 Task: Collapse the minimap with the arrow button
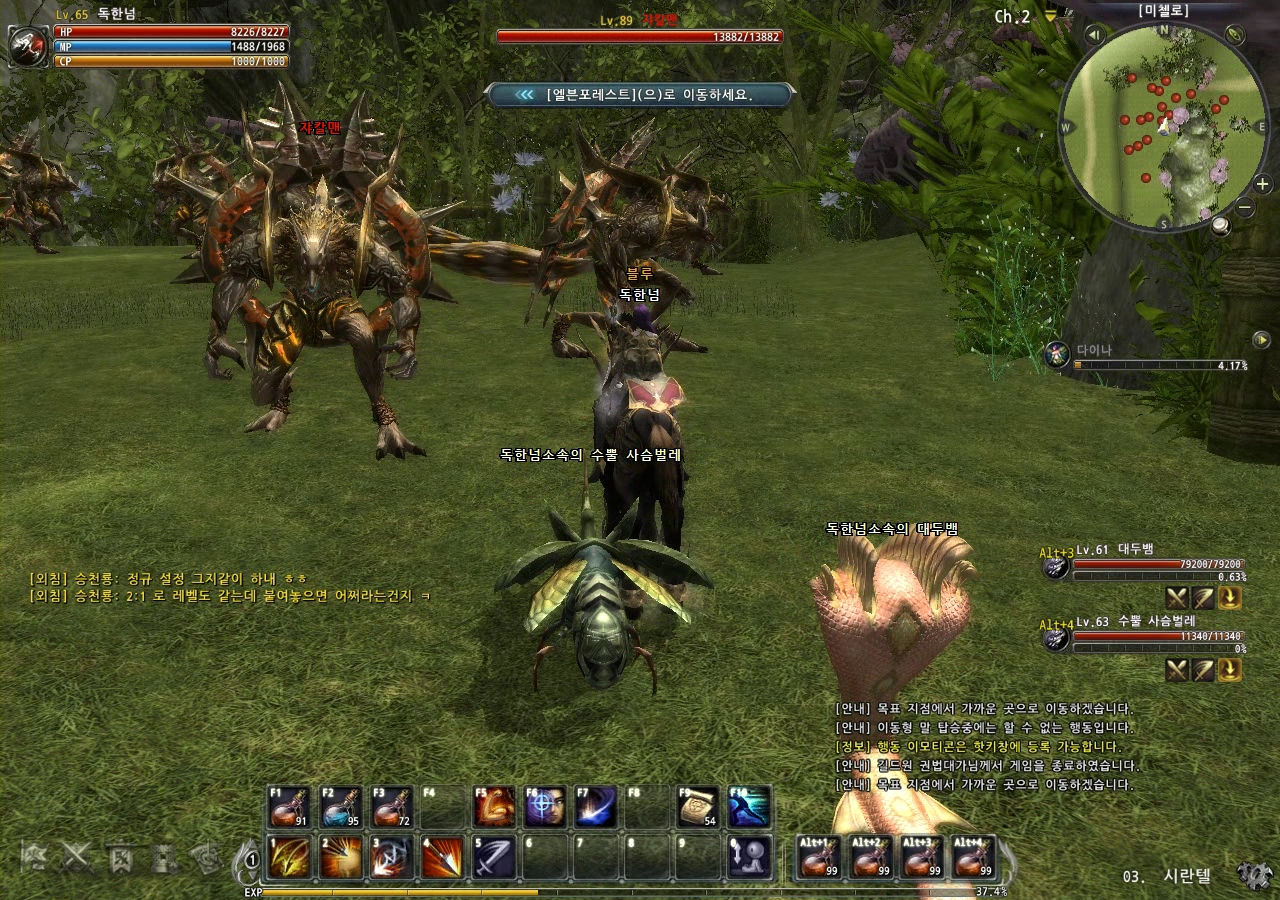pos(1094,35)
